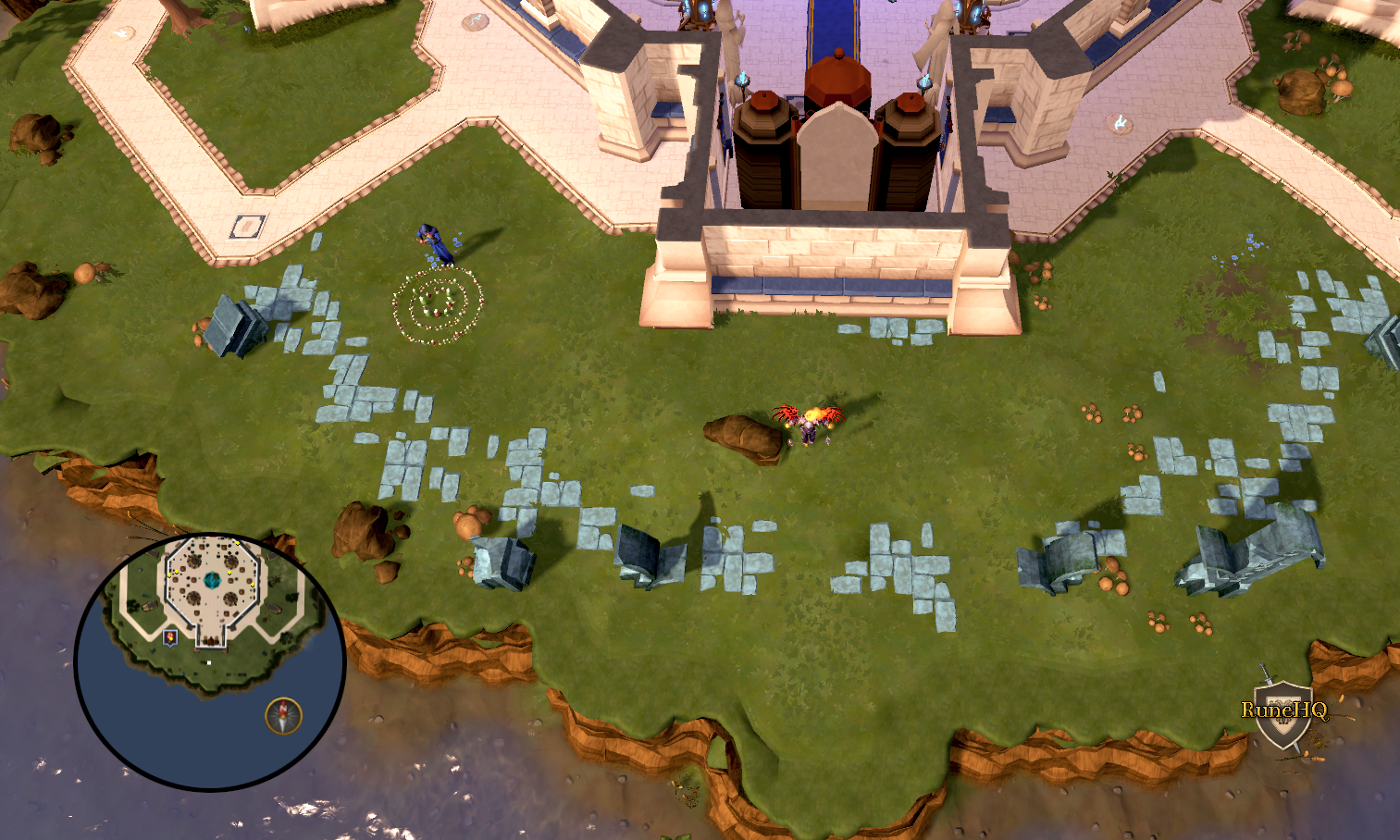Click the red pointer inside the minimap compass
Image resolution: width=1400 pixels, height=840 pixels.
pos(283,709)
